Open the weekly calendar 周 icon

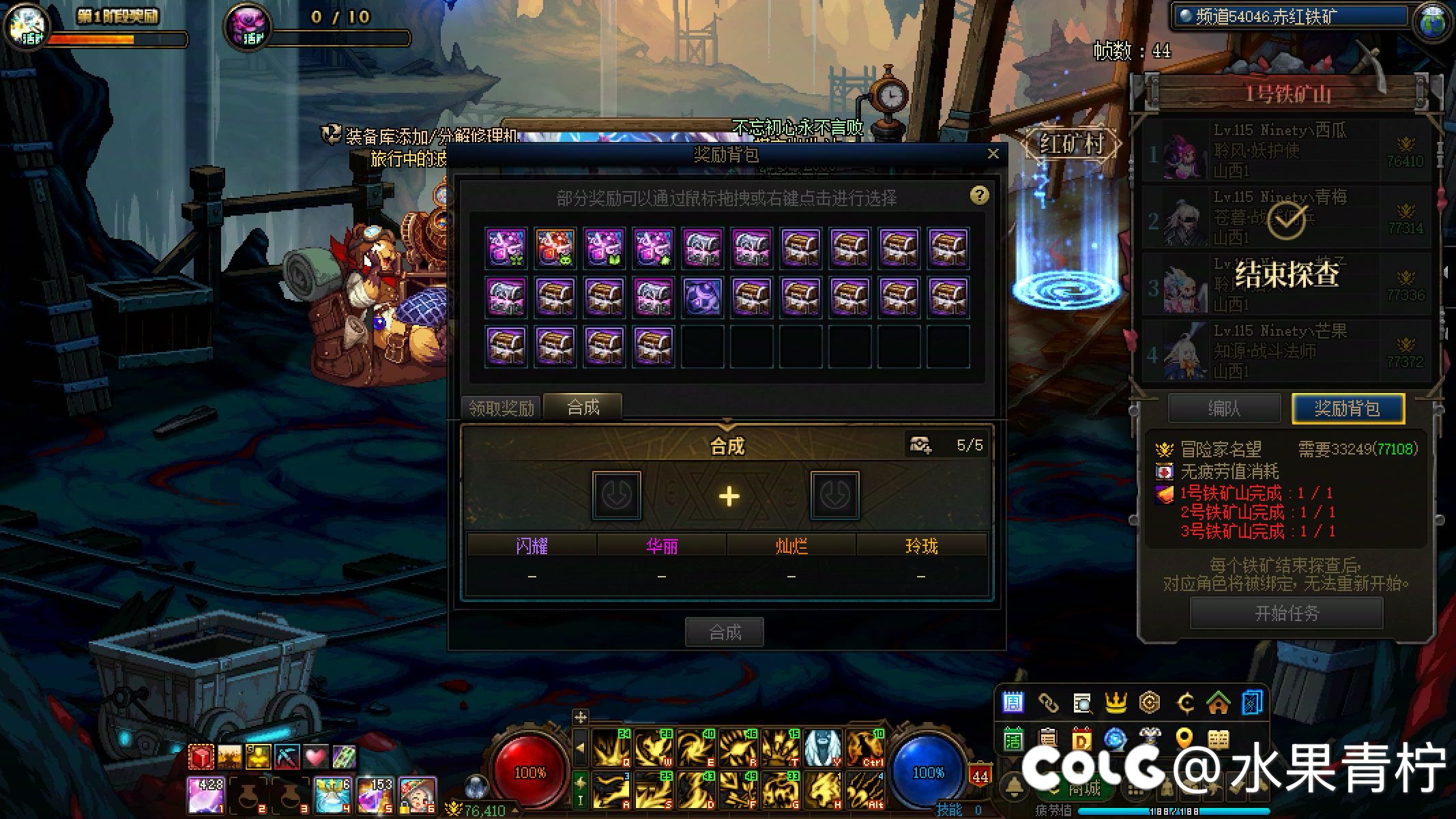pos(1013,702)
